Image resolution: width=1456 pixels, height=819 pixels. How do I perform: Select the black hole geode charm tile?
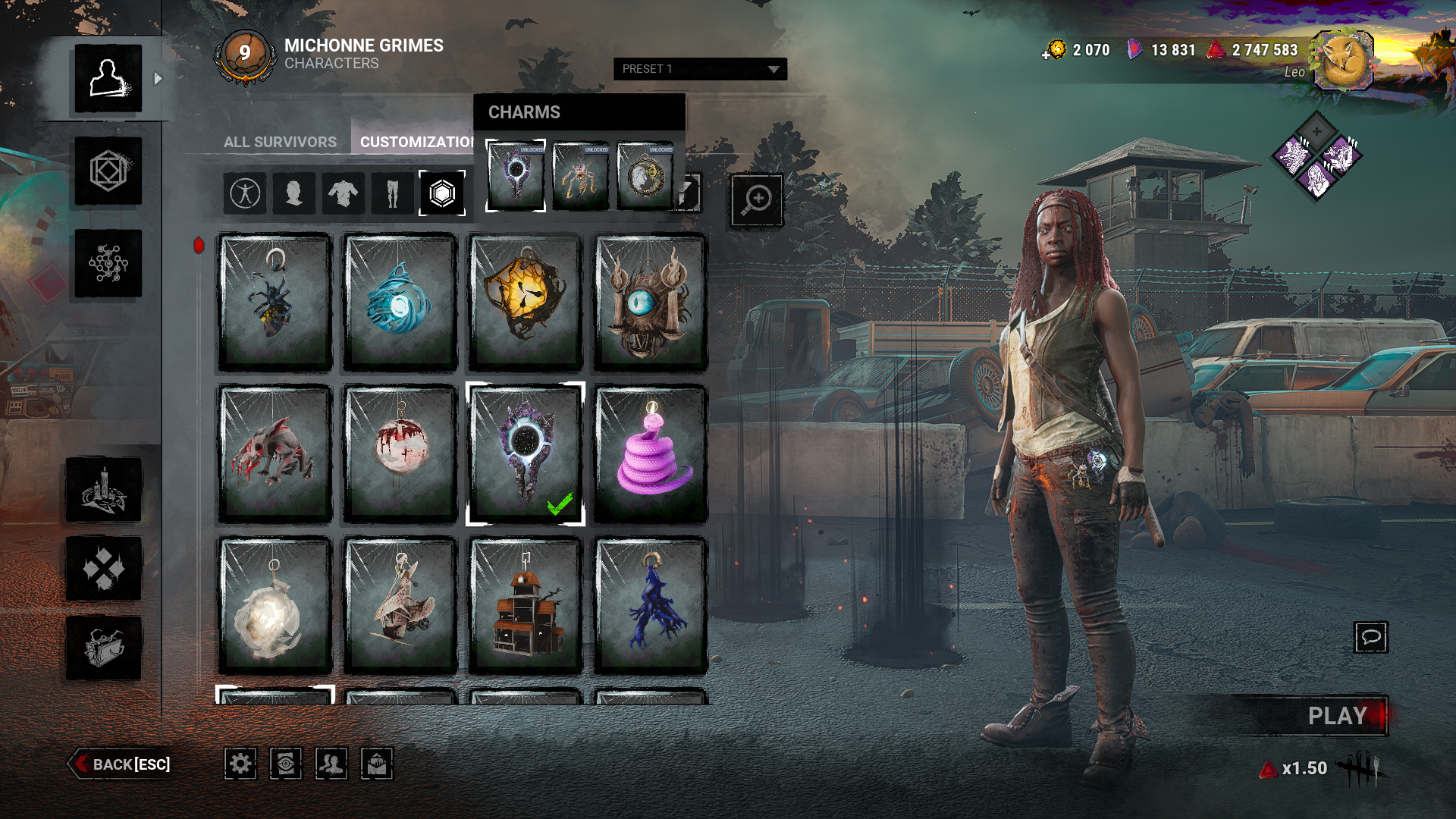(525, 453)
